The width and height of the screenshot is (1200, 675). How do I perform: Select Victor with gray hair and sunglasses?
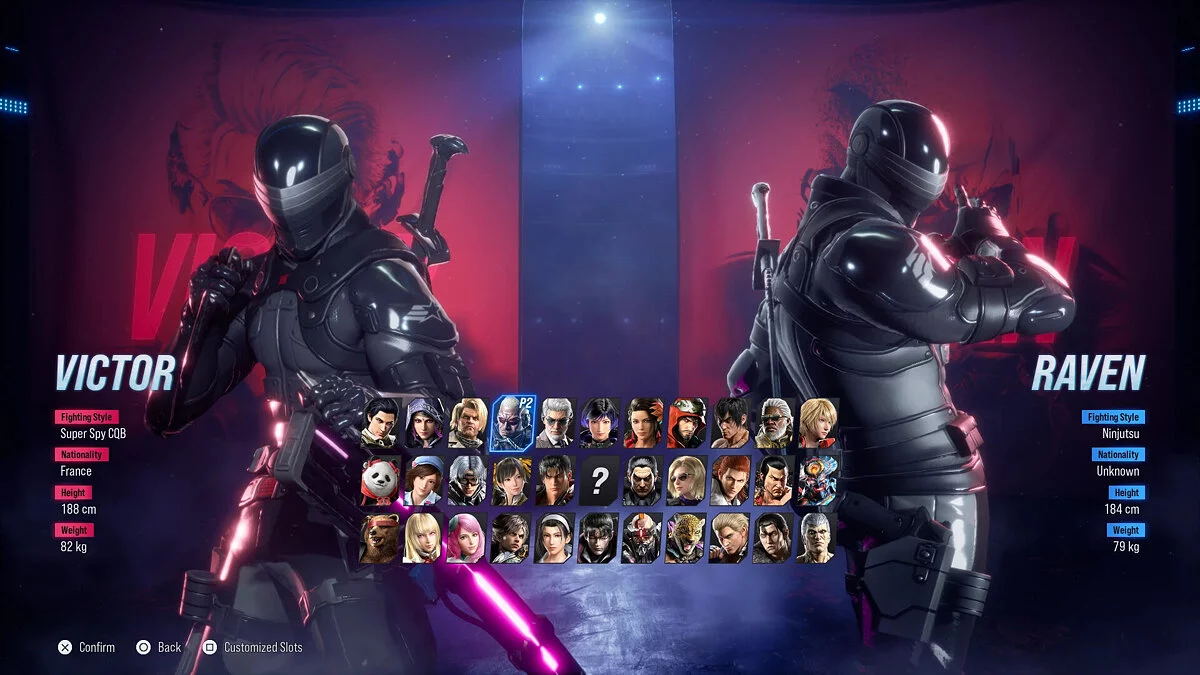555,422
